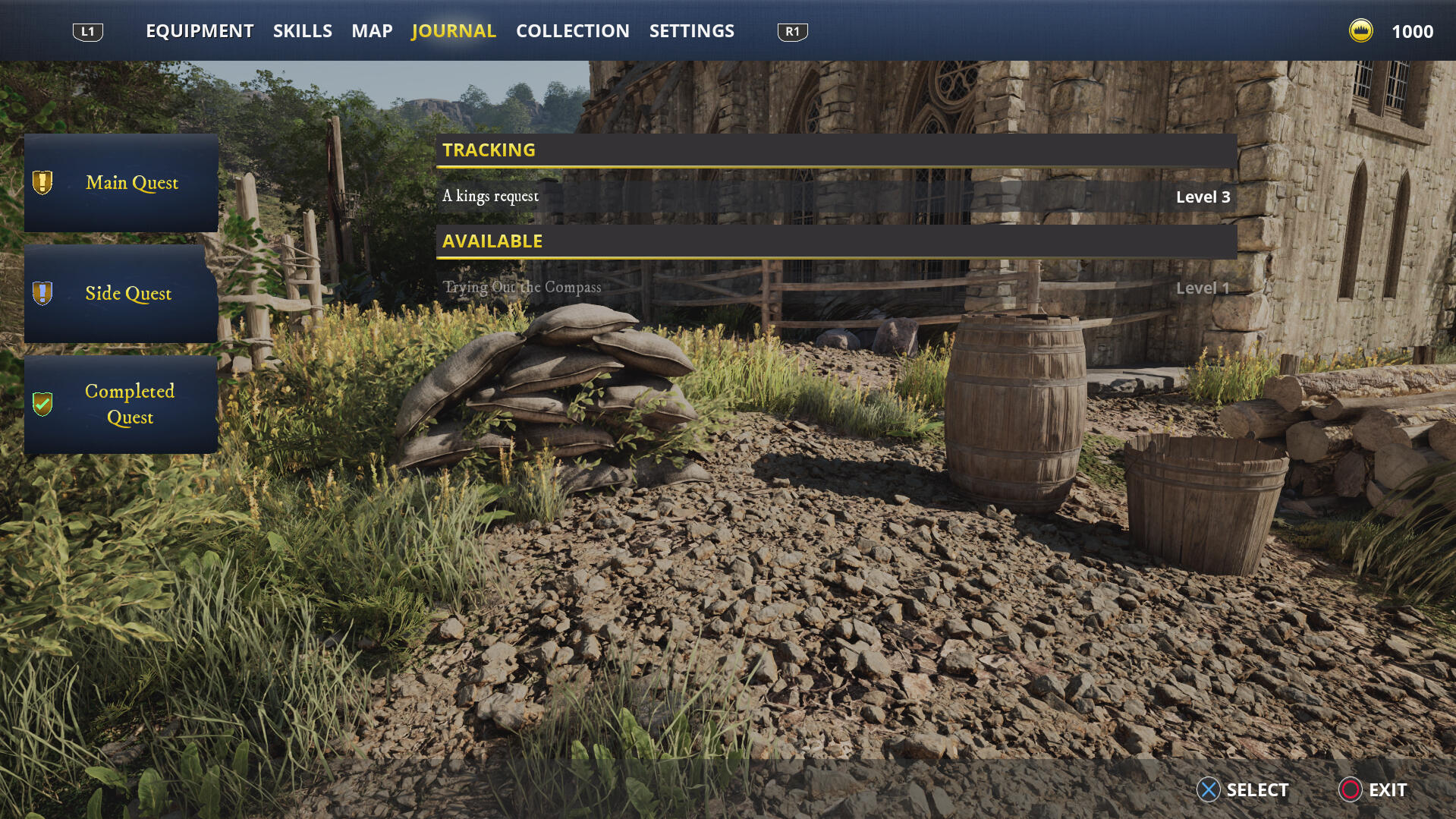Screen dimensions: 1456x819
Task: Select the Side Quest category
Action: click(x=121, y=294)
